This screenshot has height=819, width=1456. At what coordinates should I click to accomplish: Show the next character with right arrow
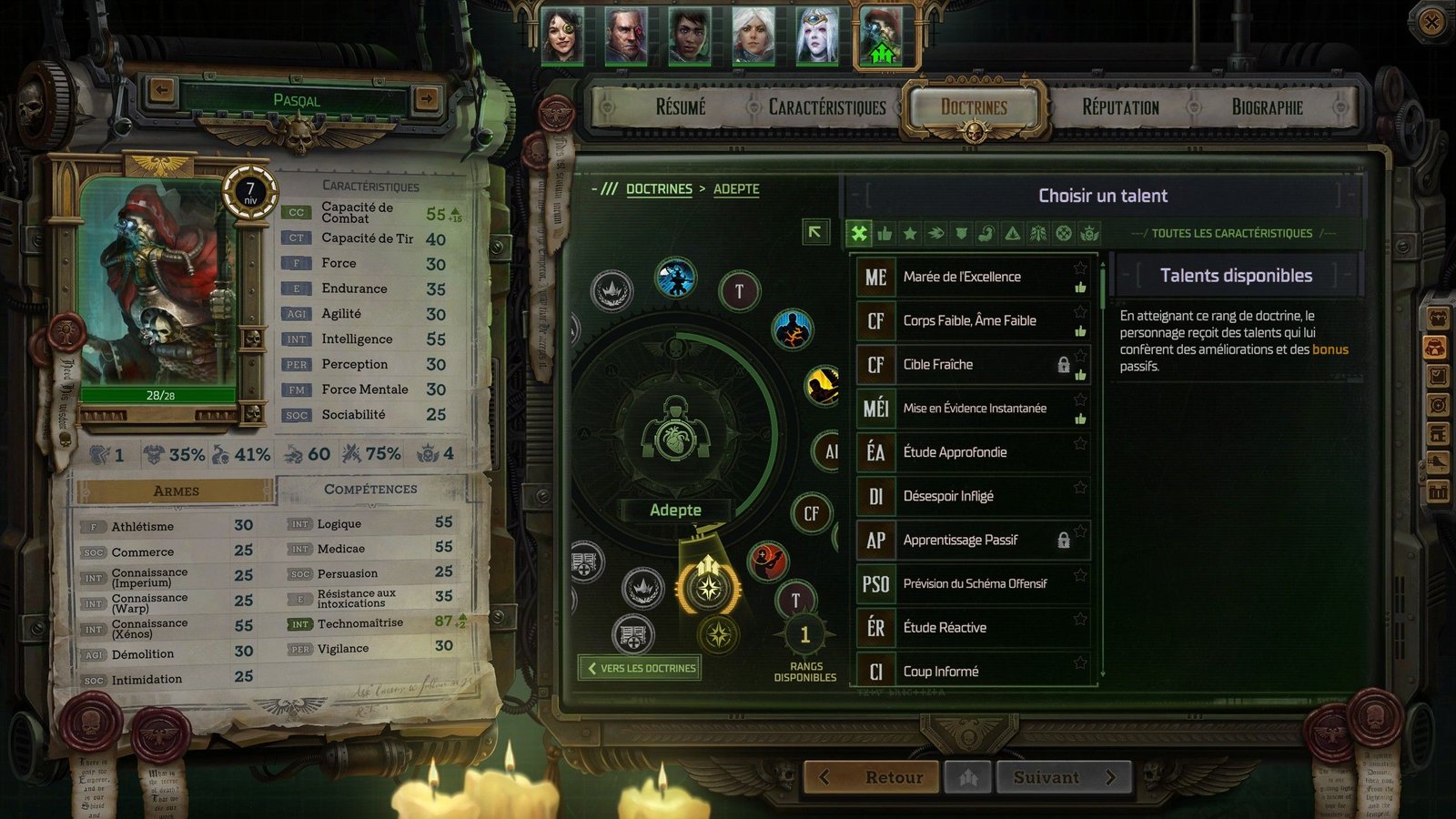point(426,97)
